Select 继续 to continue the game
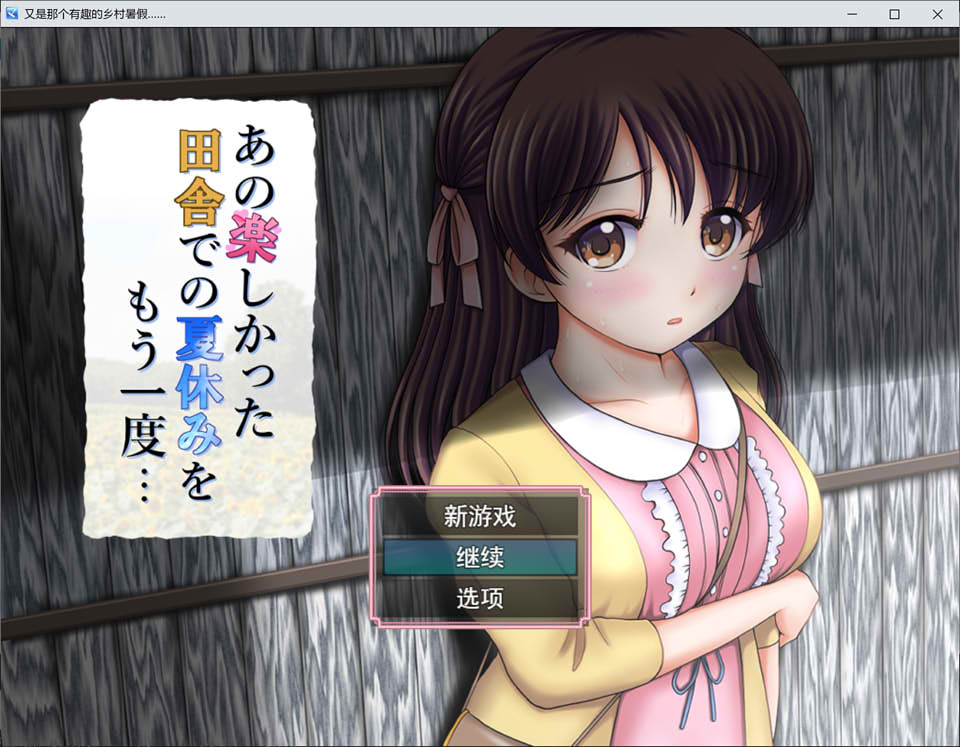The width and height of the screenshot is (960, 747). 480,558
